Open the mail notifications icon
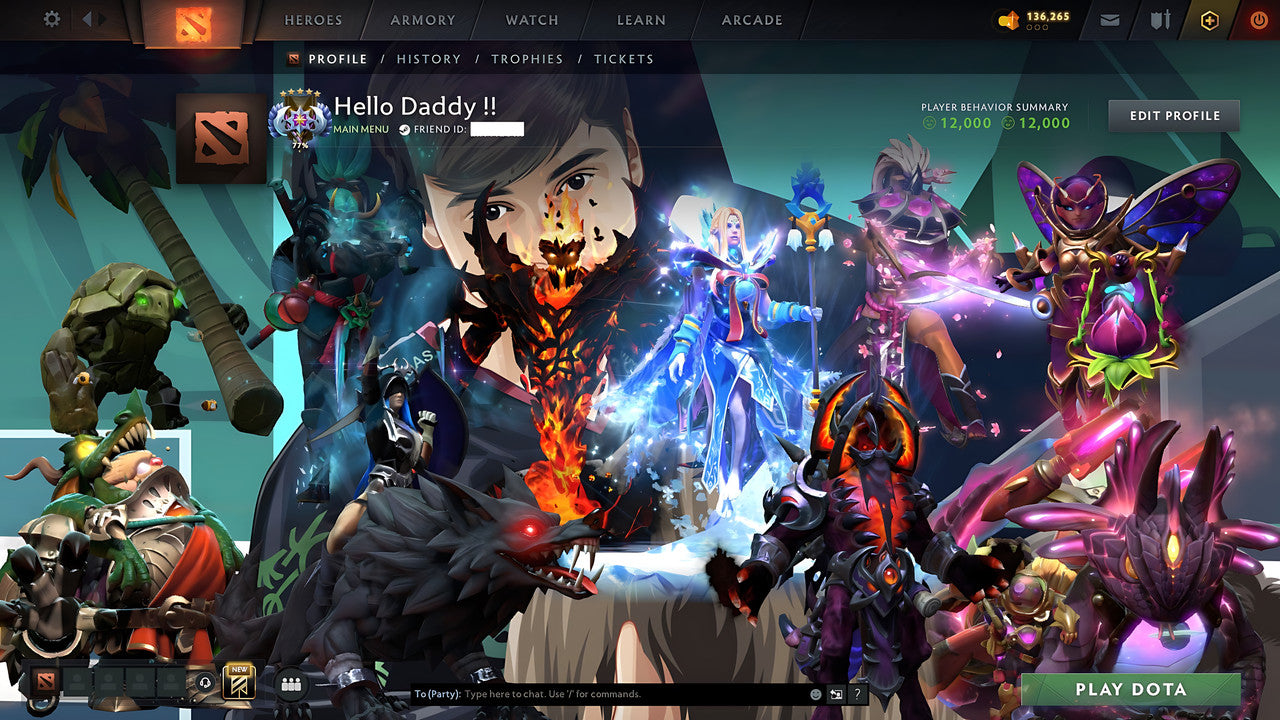The width and height of the screenshot is (1280, 720). point(1110,18)
